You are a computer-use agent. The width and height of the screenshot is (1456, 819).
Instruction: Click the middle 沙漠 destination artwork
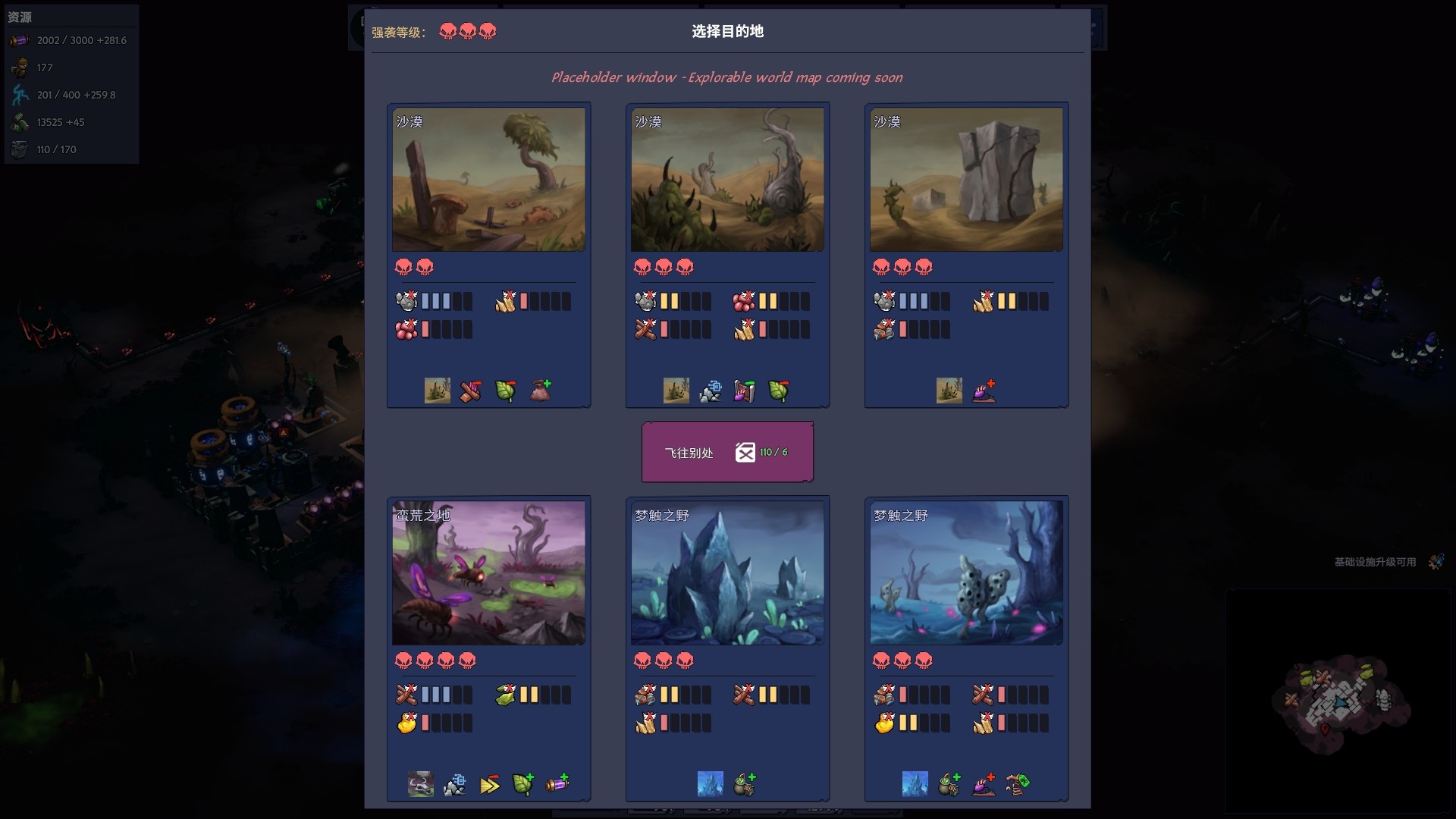(x=726, y=180)
